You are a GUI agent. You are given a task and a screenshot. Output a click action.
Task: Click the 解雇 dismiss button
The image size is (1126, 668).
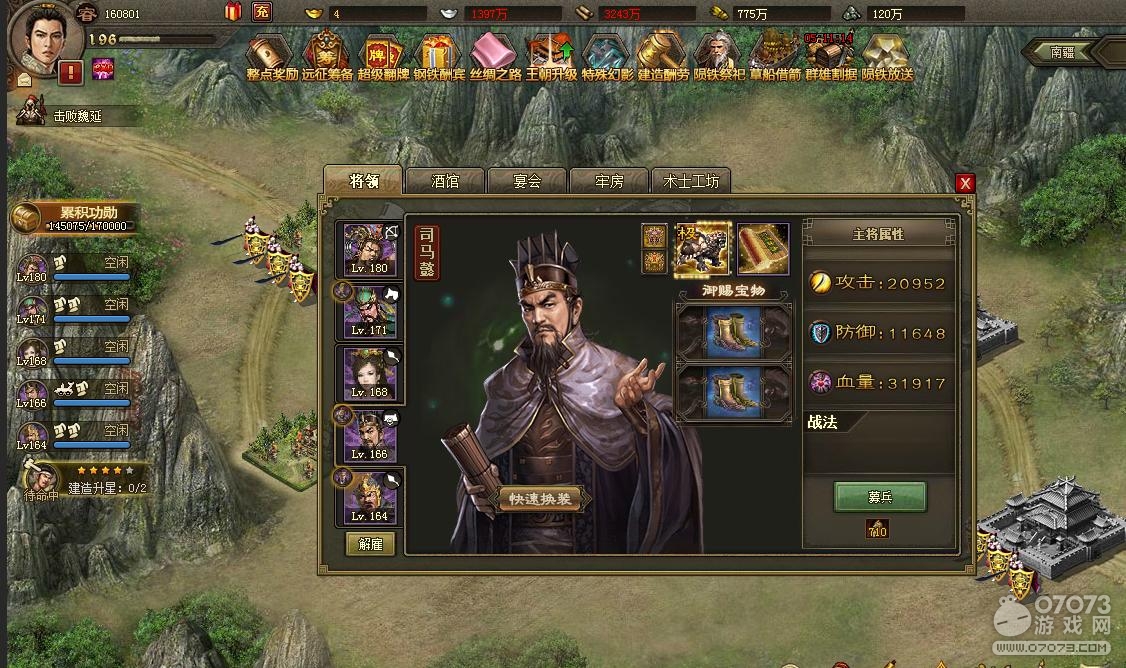point(370,543)
